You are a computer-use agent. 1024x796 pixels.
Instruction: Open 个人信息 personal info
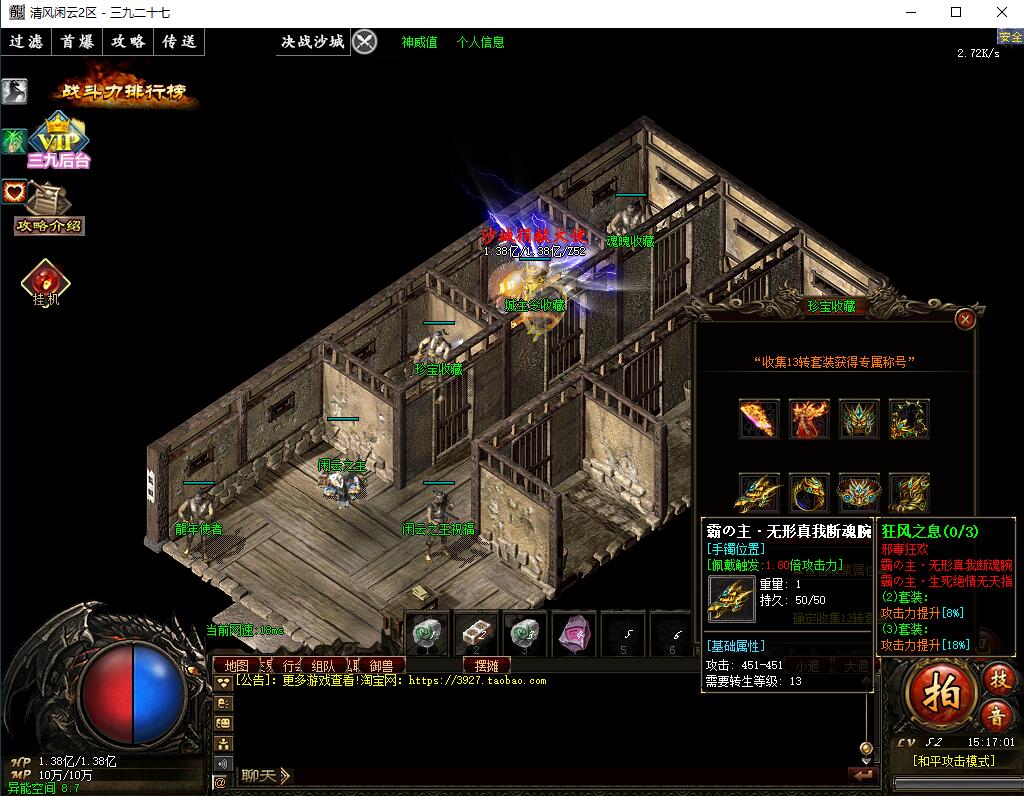pyautogui.click(x=480, y=42)
